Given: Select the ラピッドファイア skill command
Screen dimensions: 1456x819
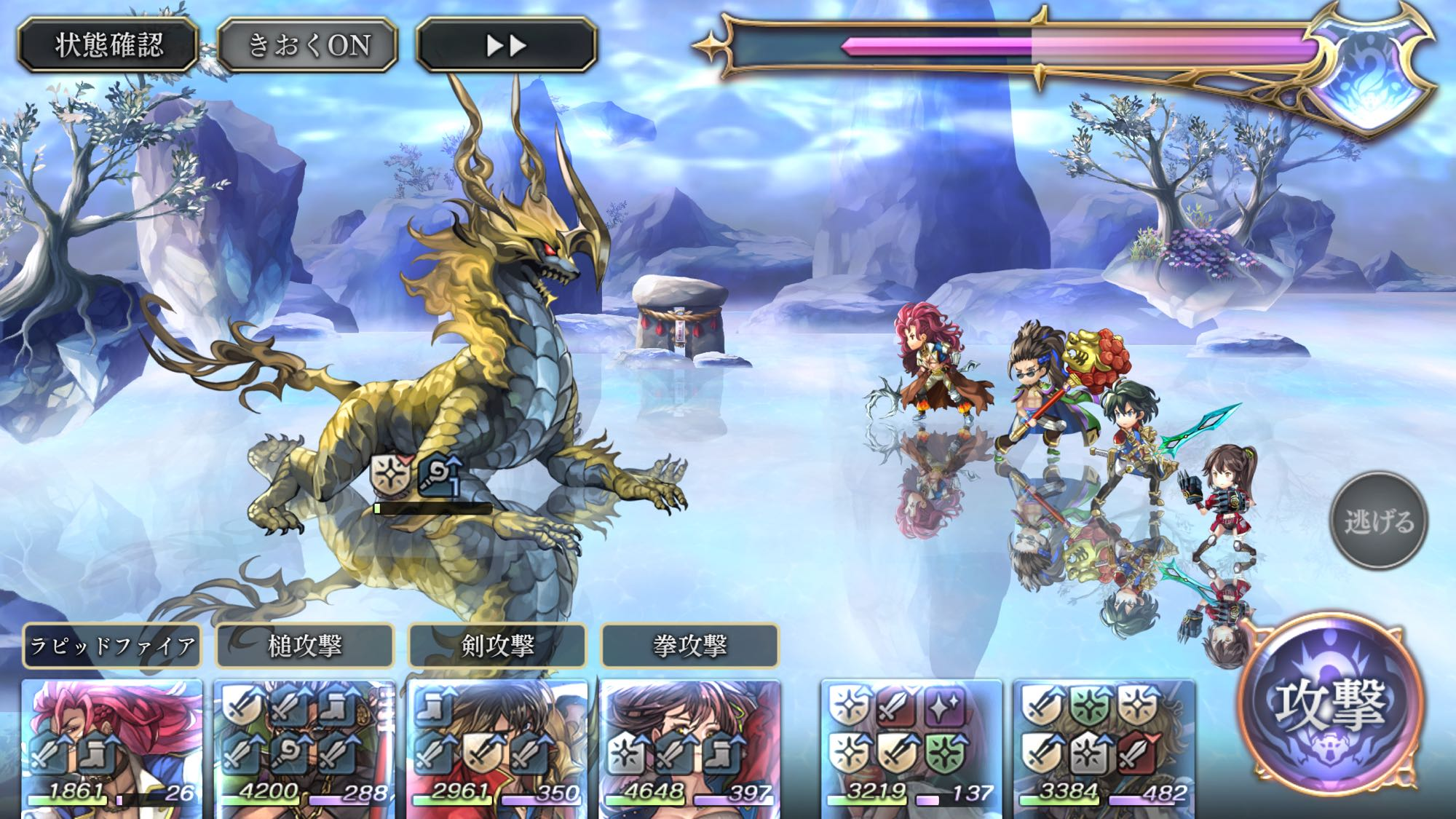Looking at the screenshot, I should pyautogui.click(x=112, y=645).
